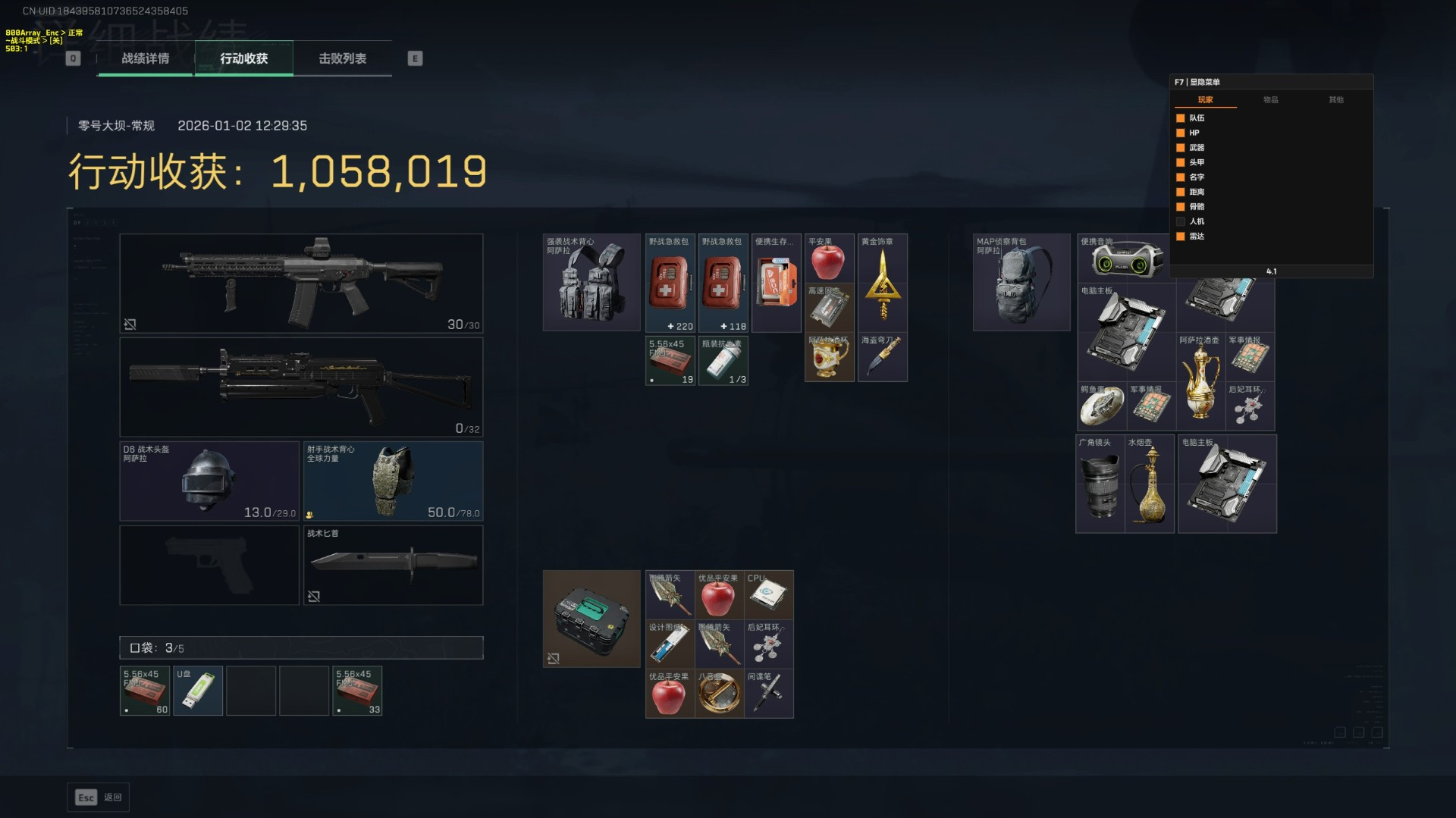1456x818 pixels.
Task: Click the 广角镜头 camera lens item
Action: 1100,484
